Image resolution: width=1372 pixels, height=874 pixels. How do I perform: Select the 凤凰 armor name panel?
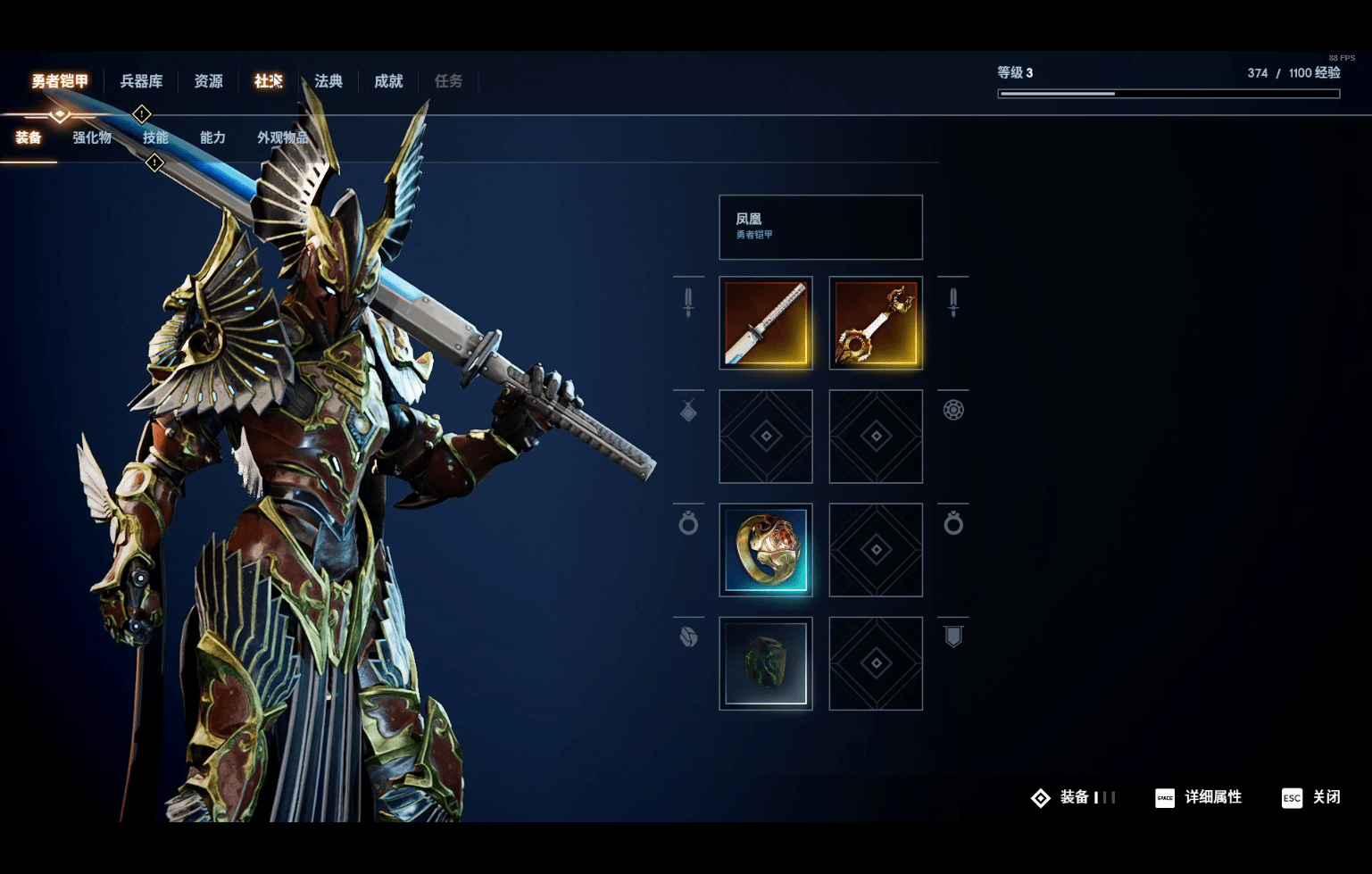[820, 227]
